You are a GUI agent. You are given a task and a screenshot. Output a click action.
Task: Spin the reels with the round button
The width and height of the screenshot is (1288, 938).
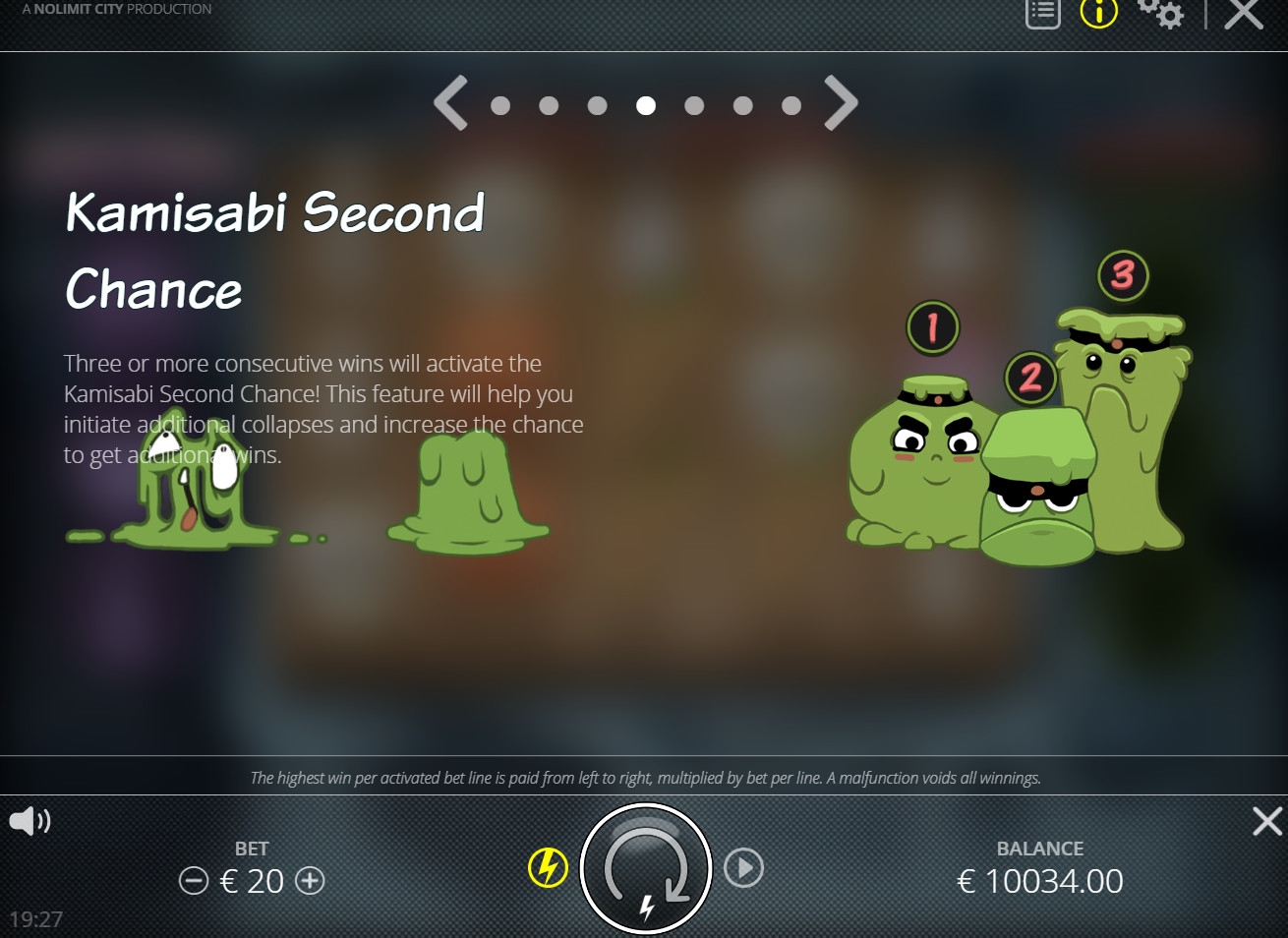coord(645,869)
